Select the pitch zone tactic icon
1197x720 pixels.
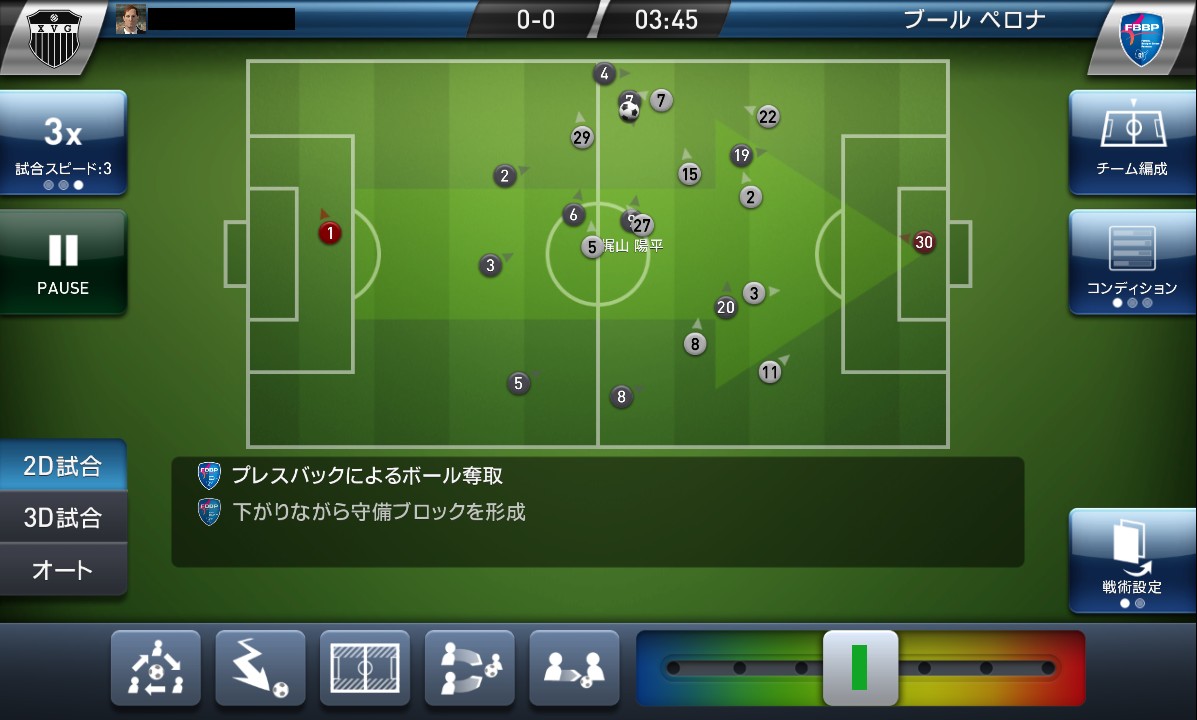tap(365, 668)
